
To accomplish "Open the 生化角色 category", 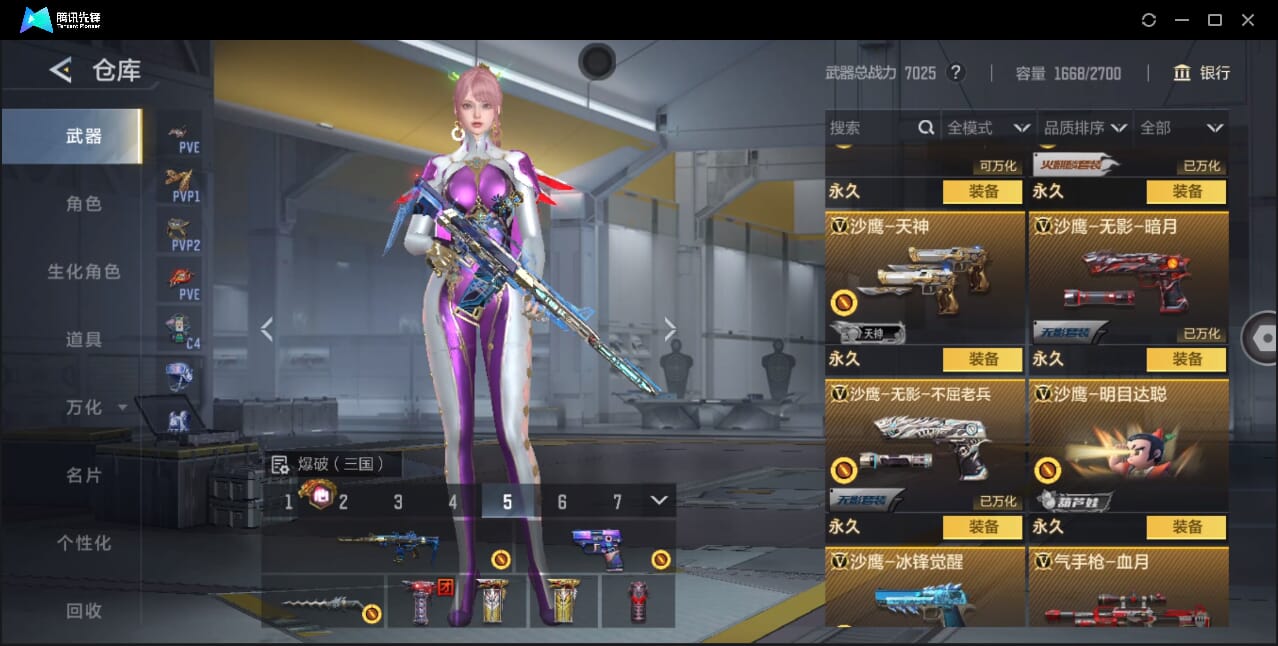I will click(84, 272).
